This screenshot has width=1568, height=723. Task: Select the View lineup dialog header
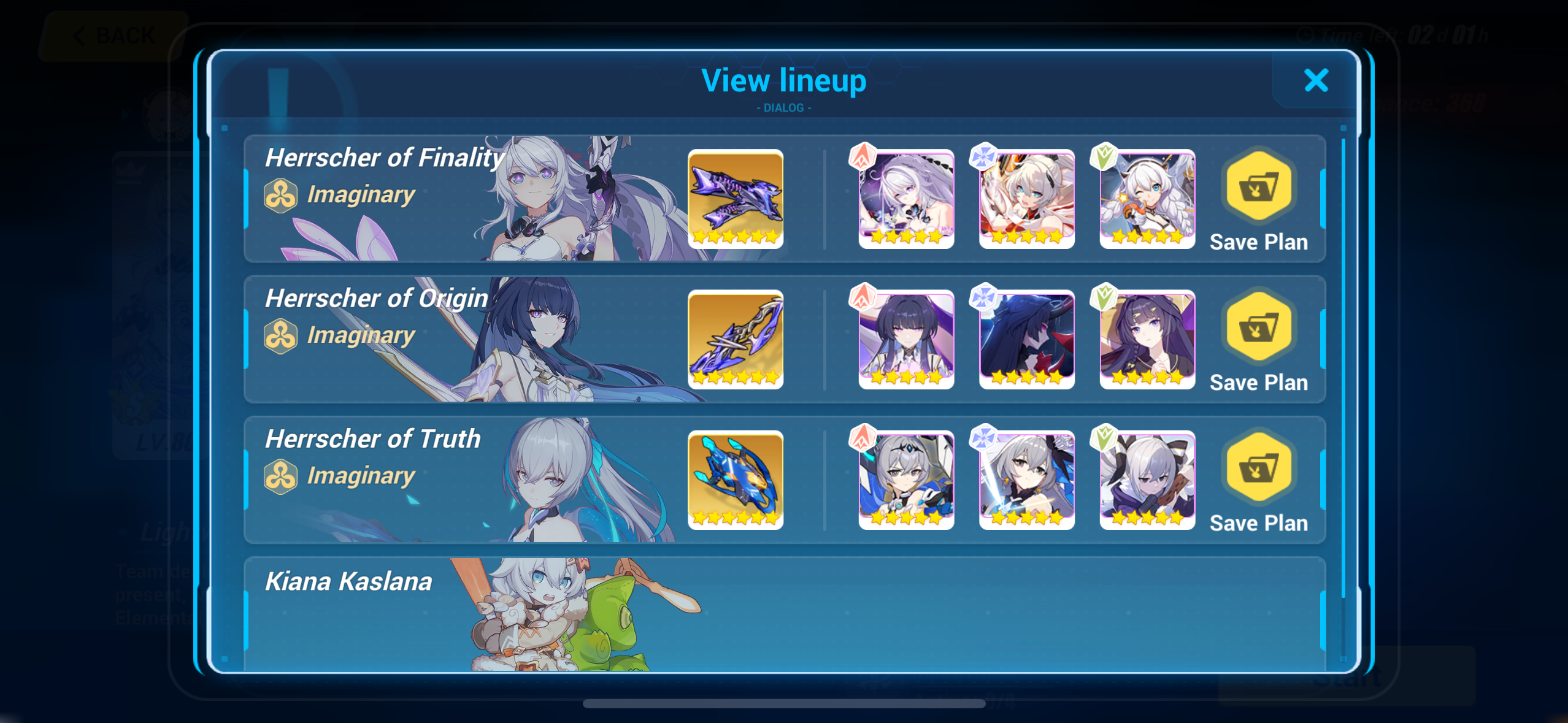tap(784, 80)
